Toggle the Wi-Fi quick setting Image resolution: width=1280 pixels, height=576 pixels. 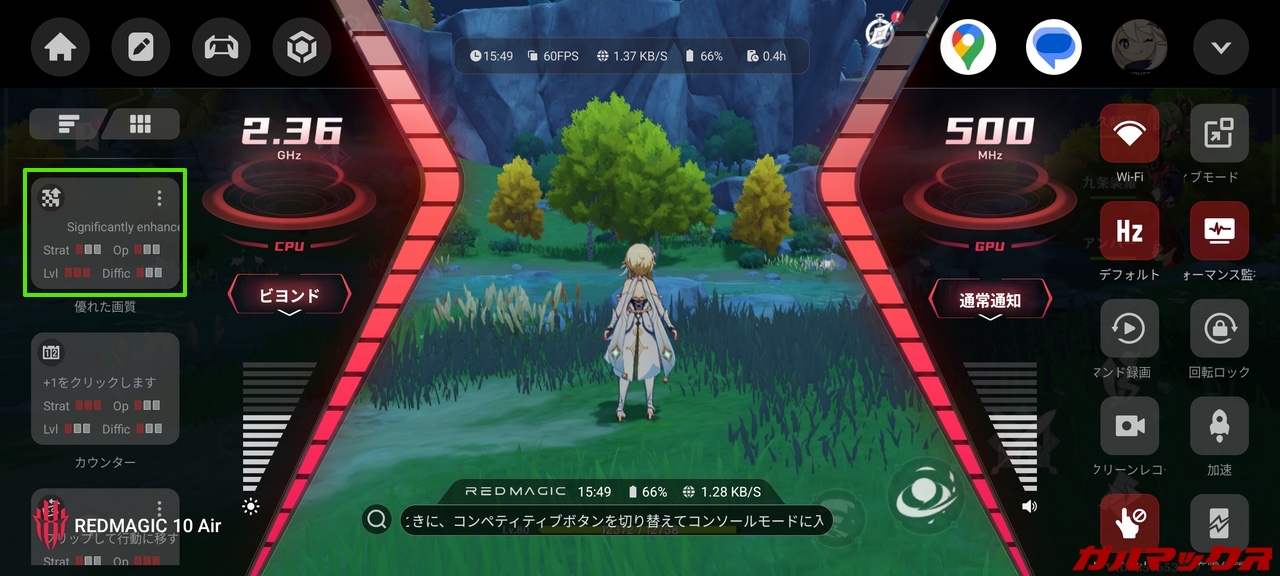[1130, 134]
